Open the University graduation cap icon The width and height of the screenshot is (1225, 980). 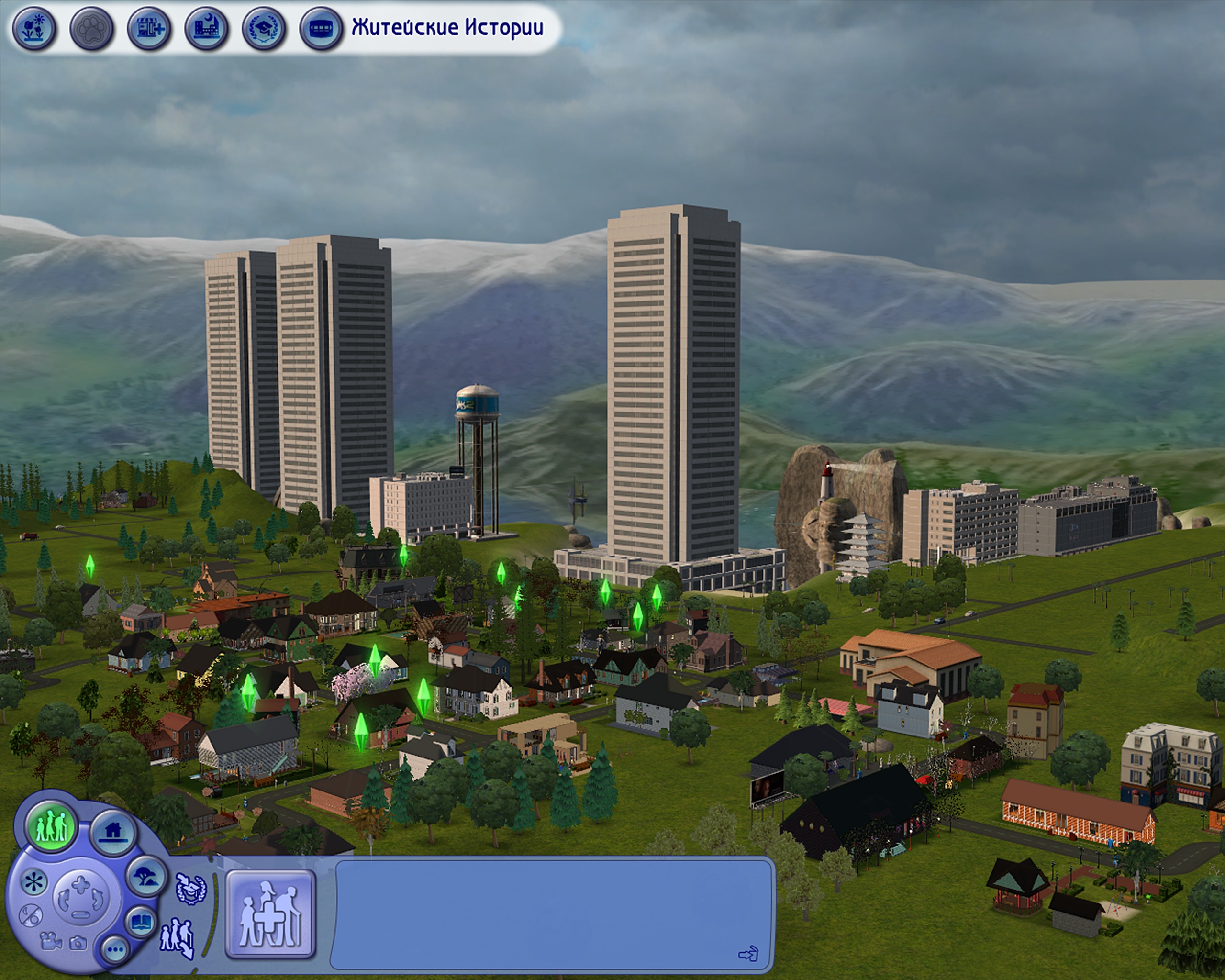click(x=264, y=28)
